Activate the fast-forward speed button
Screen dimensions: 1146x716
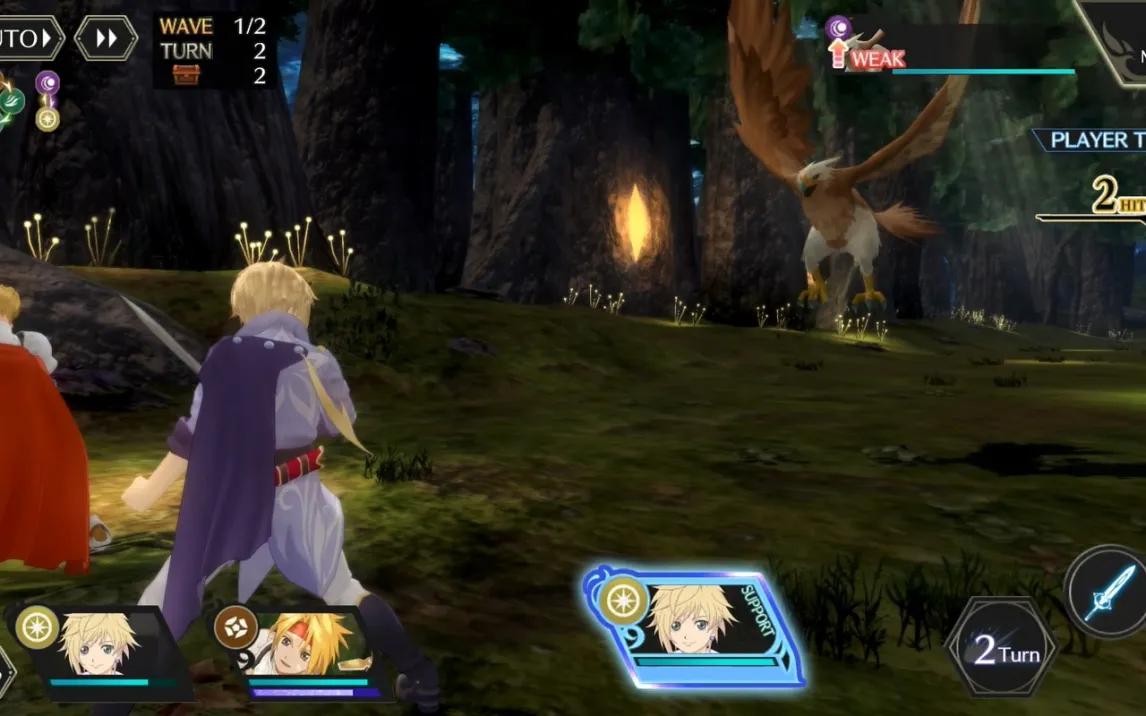click(106, 39)
